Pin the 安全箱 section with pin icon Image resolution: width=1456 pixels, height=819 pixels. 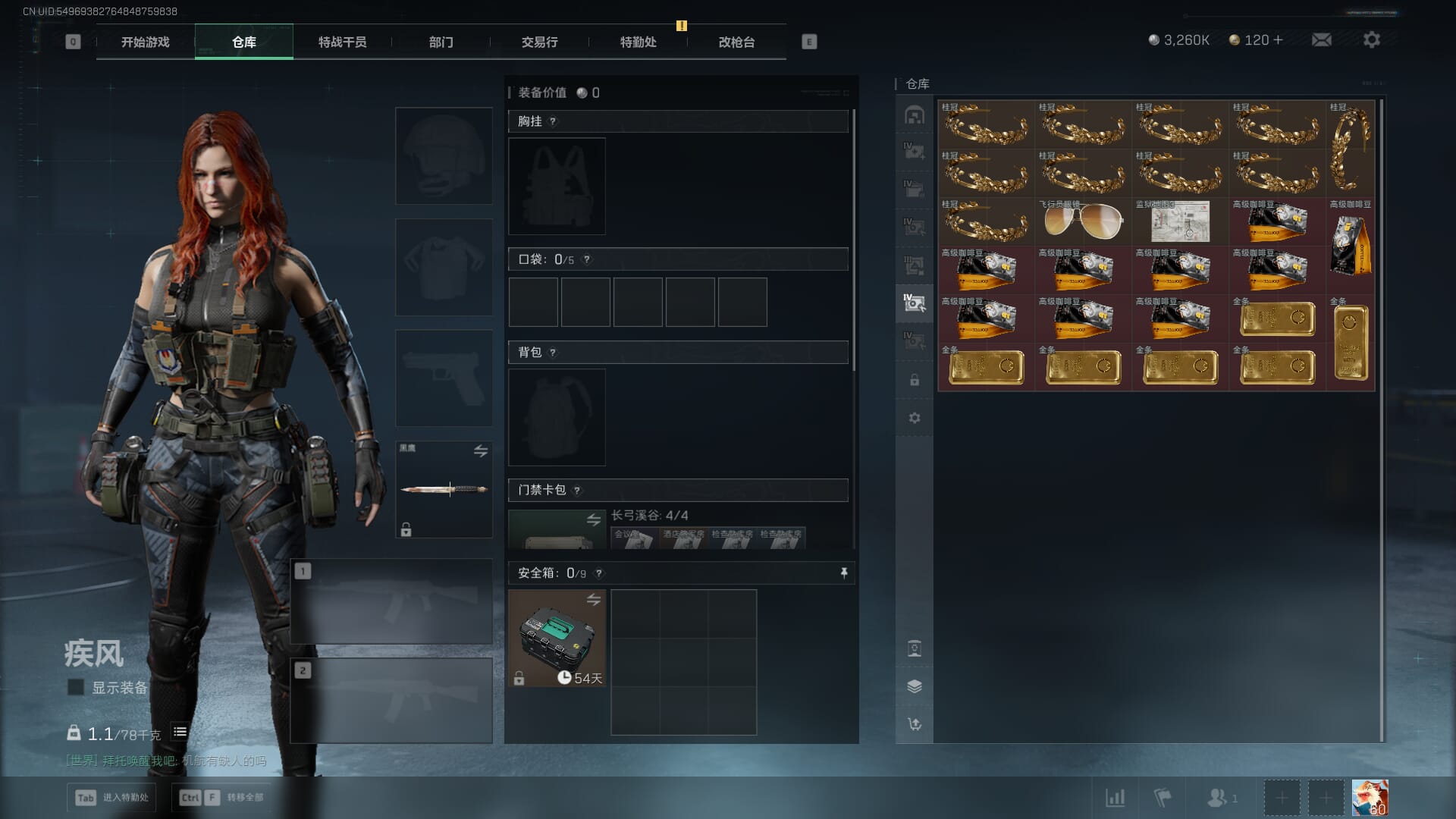tap(843, 573)
